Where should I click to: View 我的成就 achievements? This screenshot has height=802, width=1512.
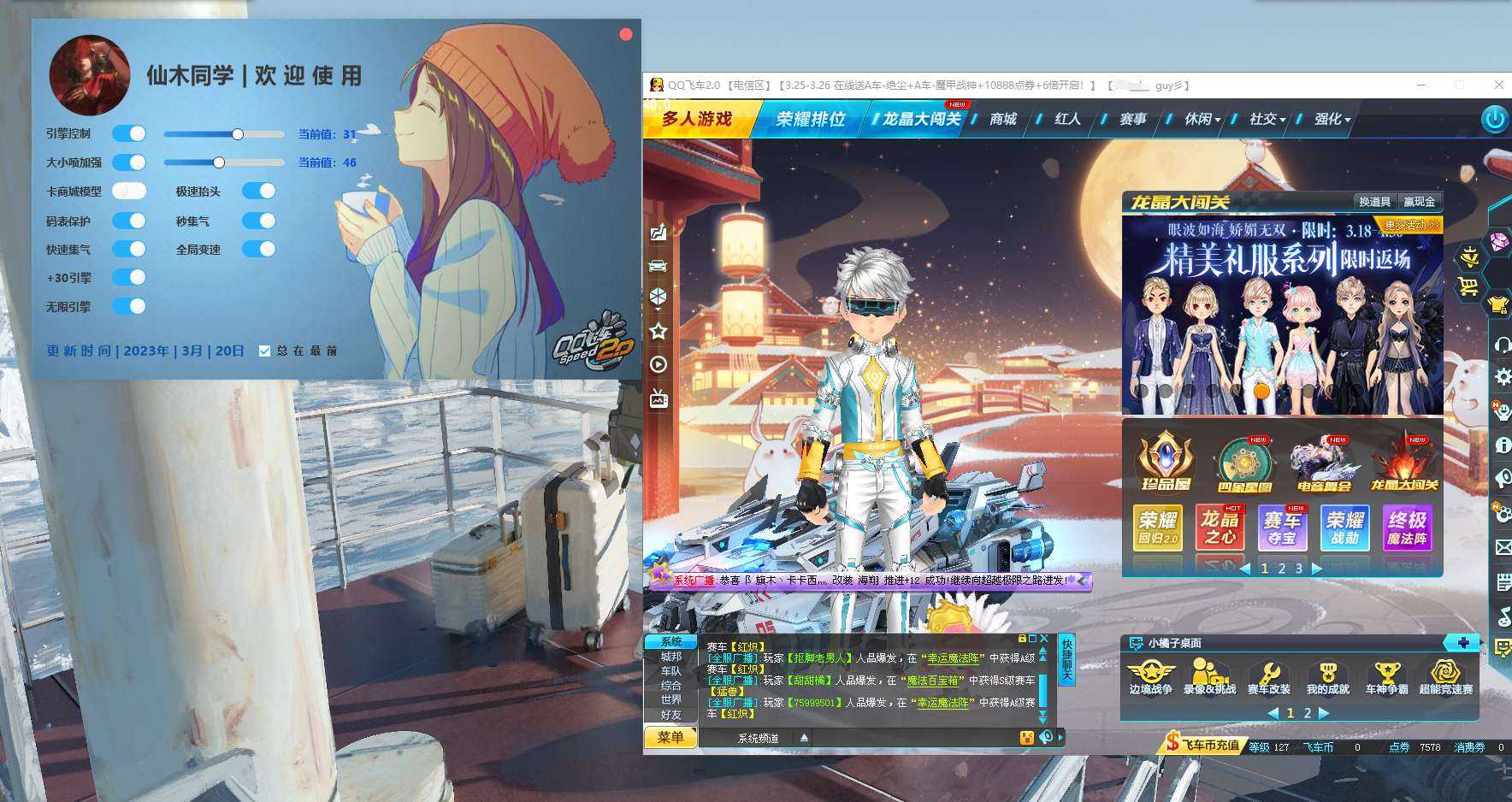pos(1327,677)
